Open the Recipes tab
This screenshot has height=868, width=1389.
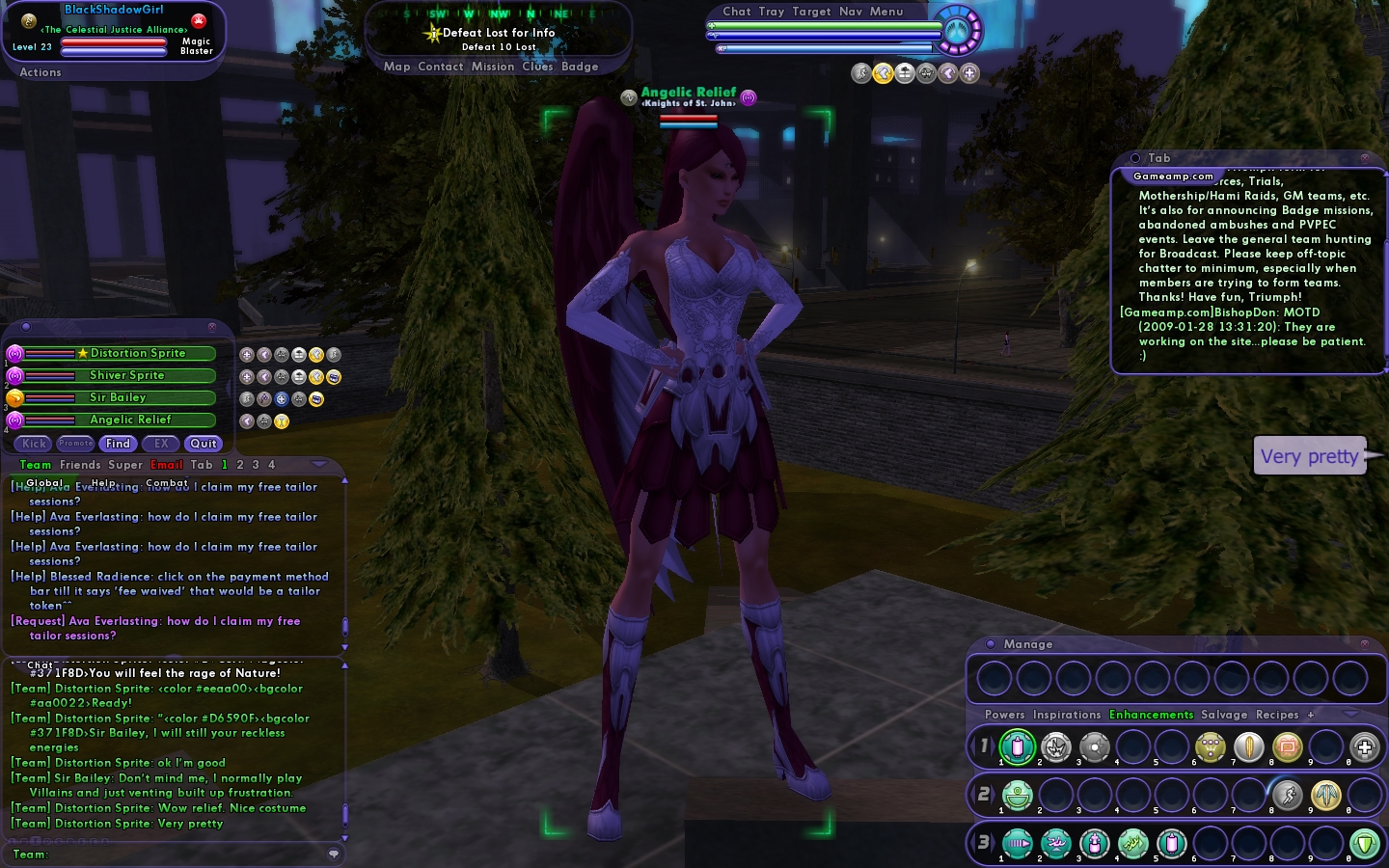(x=1277, y=716)
